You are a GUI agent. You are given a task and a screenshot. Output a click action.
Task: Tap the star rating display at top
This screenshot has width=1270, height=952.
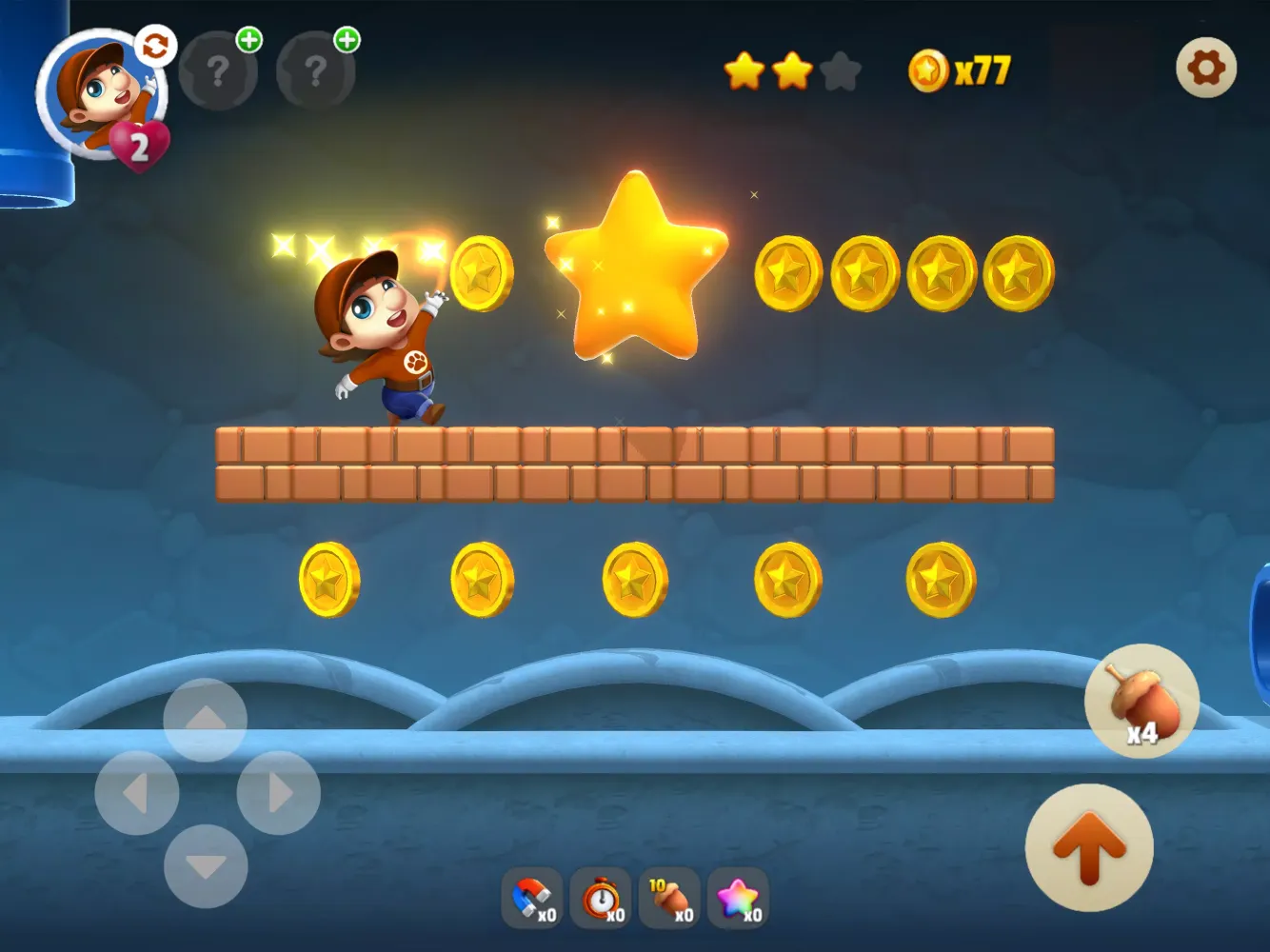pyautogui.click(x=790, y=70)
